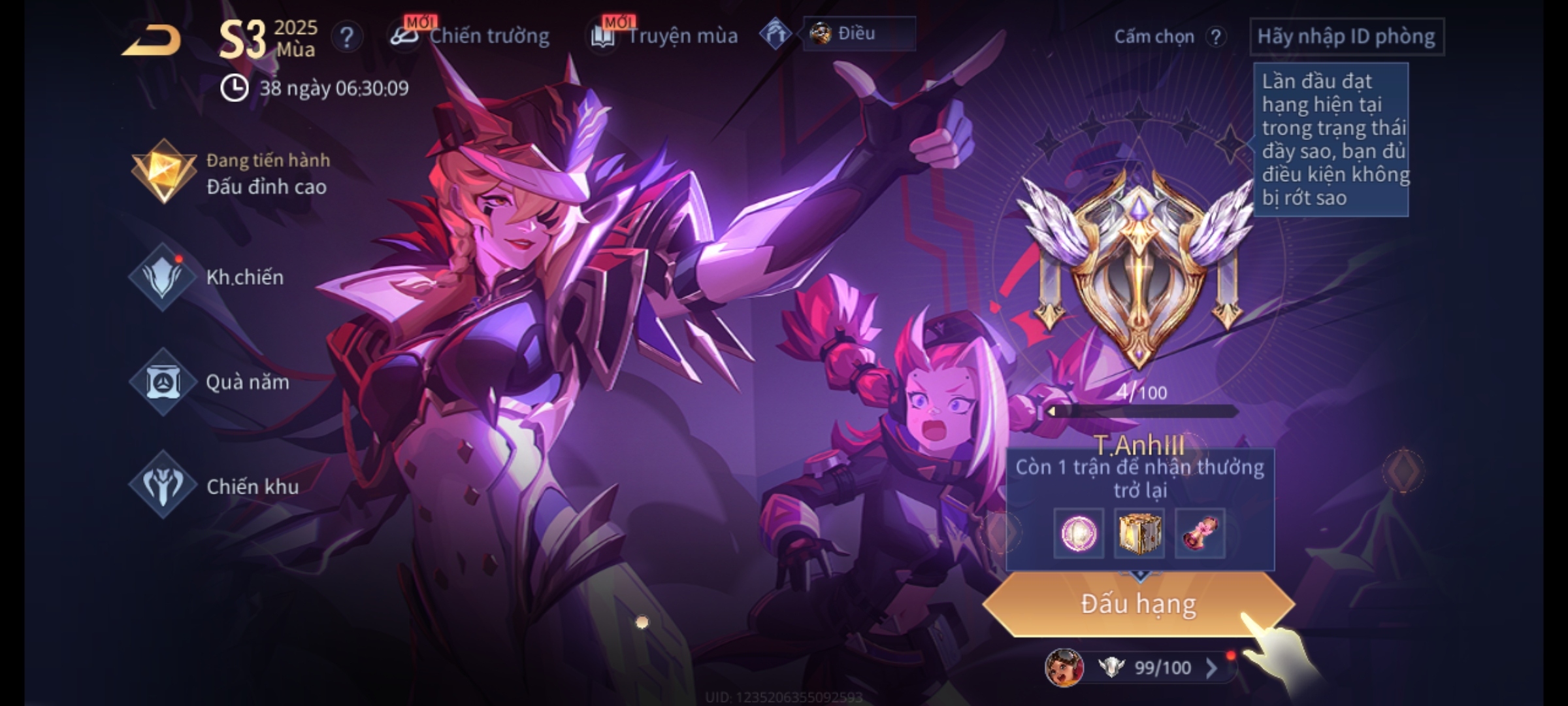
Task: Go back using the gold arrow
Action: 152,41
